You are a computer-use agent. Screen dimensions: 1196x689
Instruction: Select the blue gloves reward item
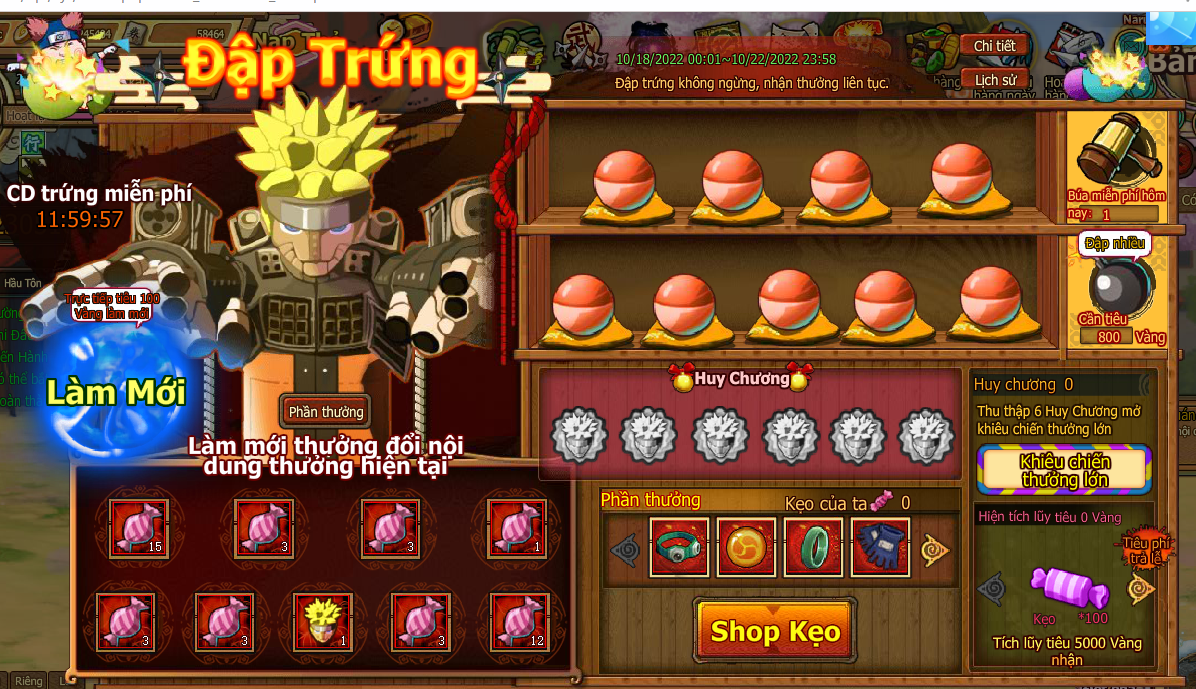tap(880, 547)
